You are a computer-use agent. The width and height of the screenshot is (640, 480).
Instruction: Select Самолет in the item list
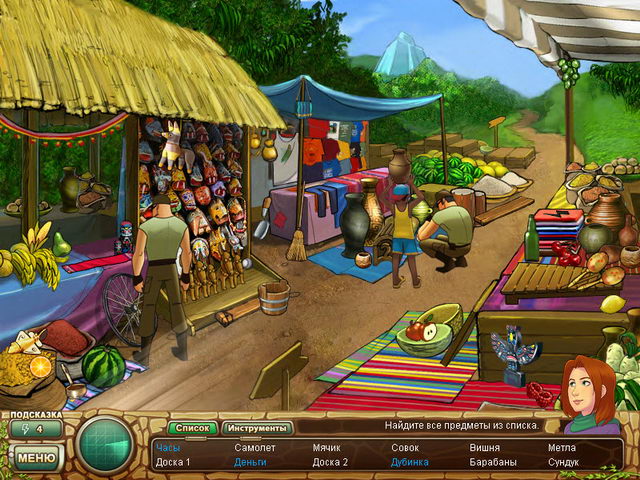[254, 448]
